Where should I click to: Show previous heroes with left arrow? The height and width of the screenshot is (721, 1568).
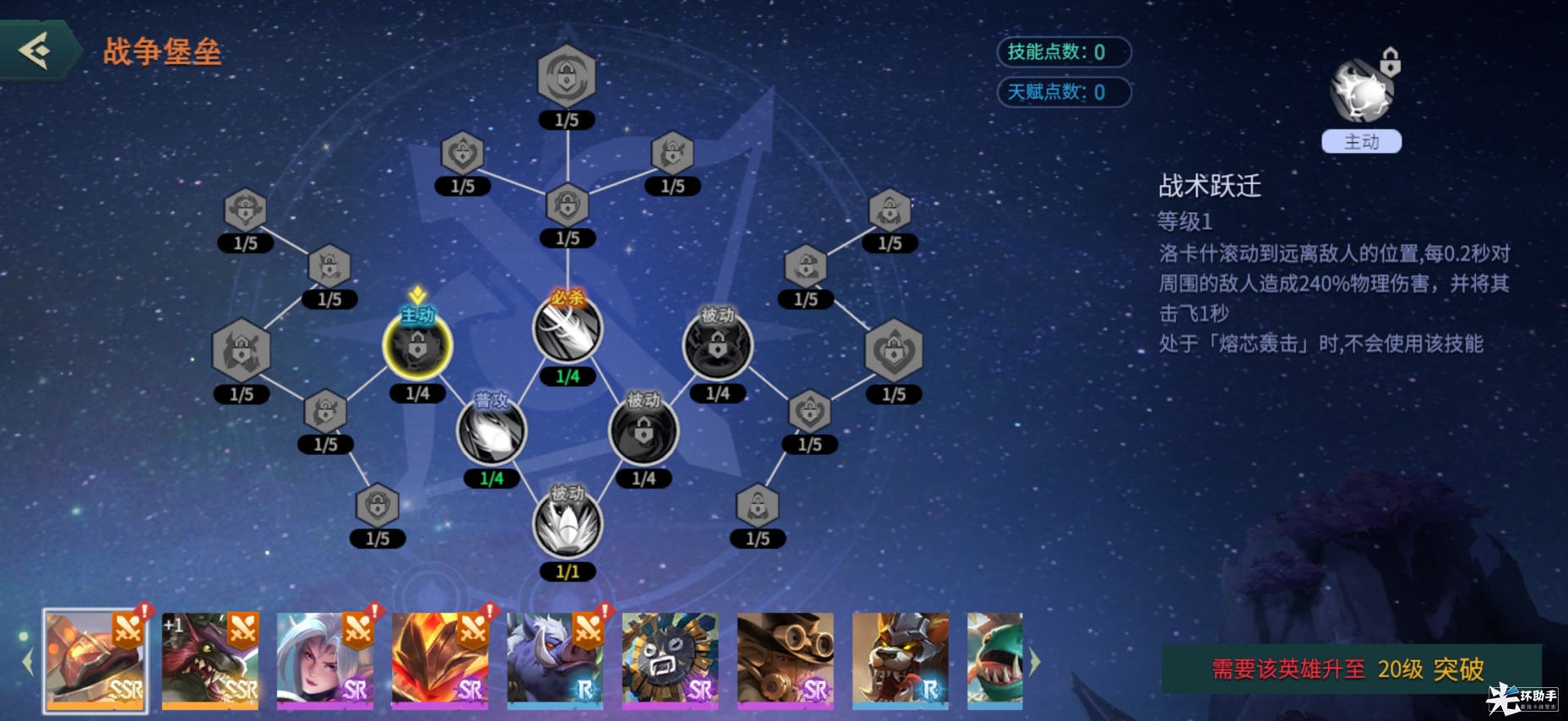[27, 662]
